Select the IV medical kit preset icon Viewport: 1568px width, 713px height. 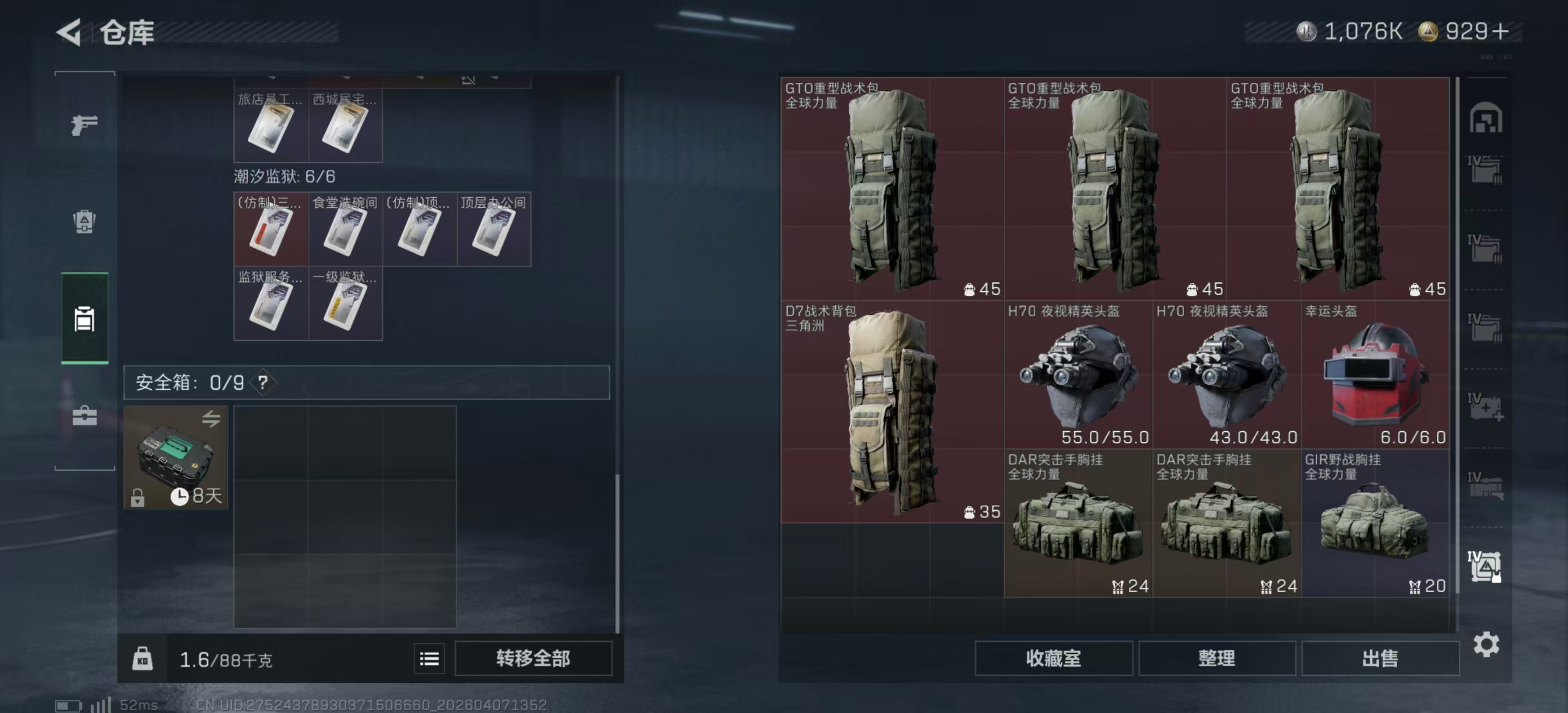[x=1486, y=407]
